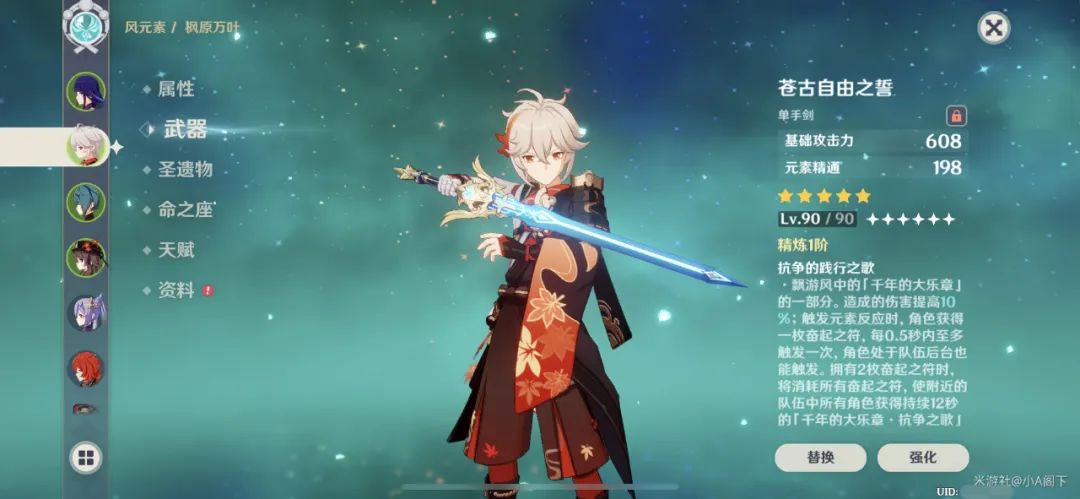Image resolution: width=1080 pixels, height=499 pixels.
Task: Click the 强化 enhance weapon button
Action: pyautogui.click(x=922, y=457)
